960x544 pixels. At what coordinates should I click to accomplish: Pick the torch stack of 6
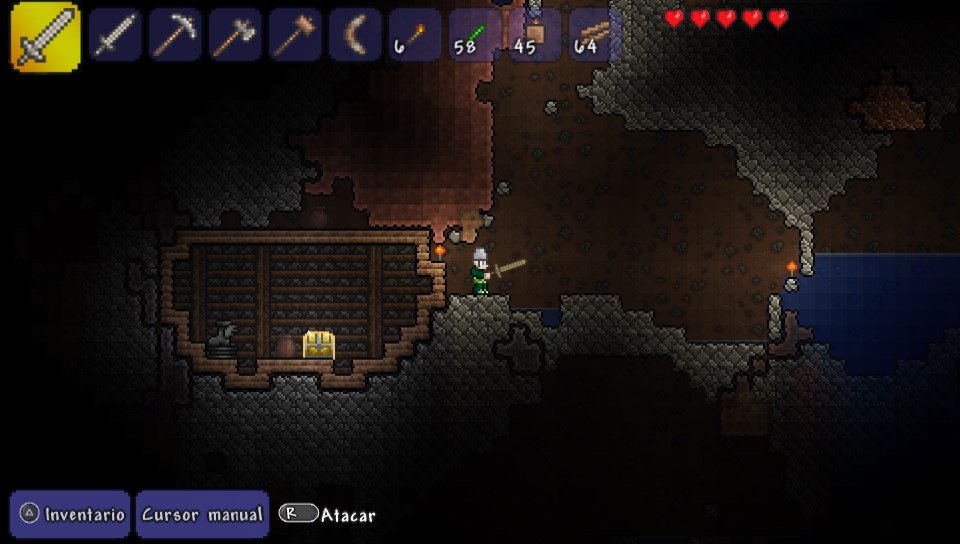415,35
